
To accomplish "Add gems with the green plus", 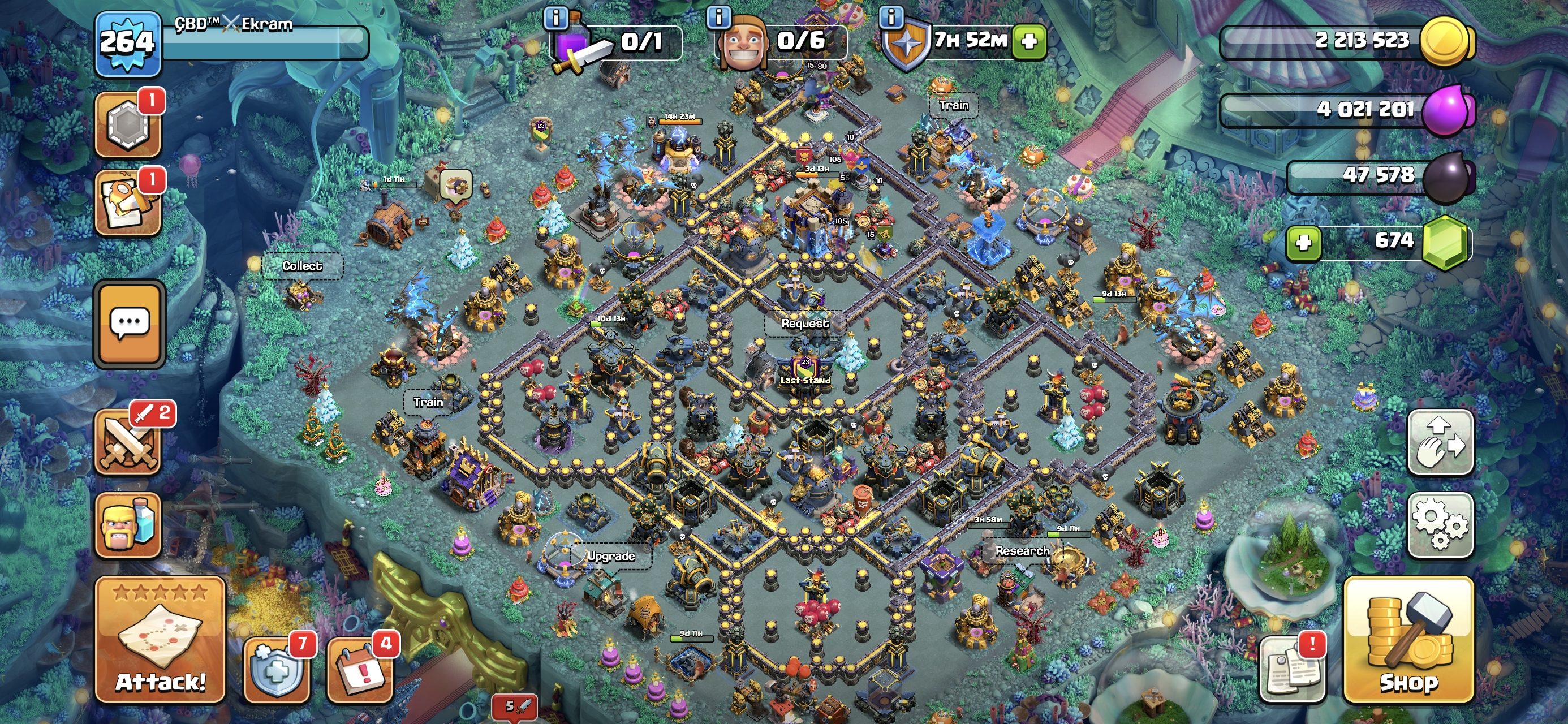I will pyautogui.click(x=1303, y=243).
